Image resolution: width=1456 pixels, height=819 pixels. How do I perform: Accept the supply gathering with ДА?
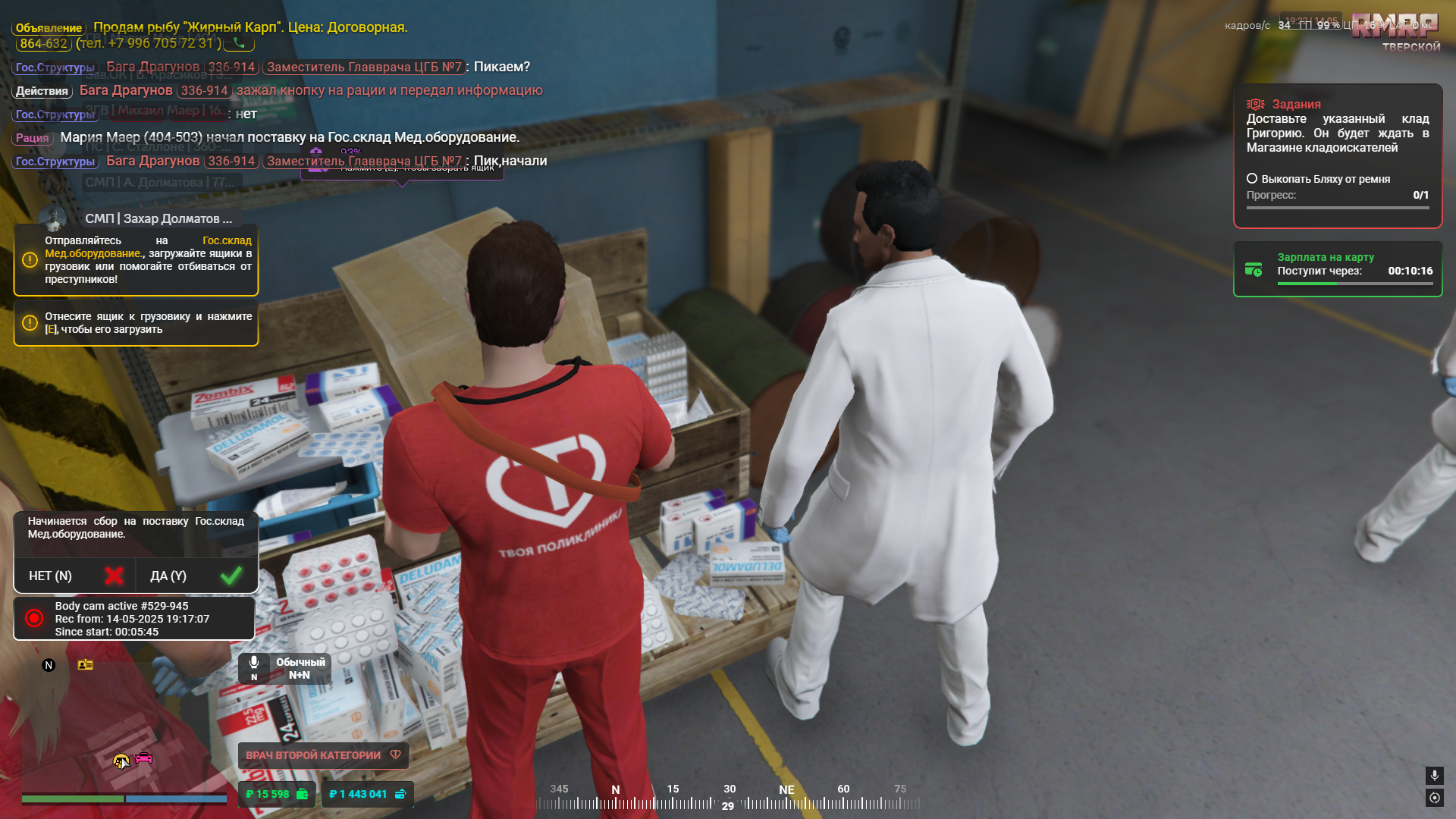196,576
